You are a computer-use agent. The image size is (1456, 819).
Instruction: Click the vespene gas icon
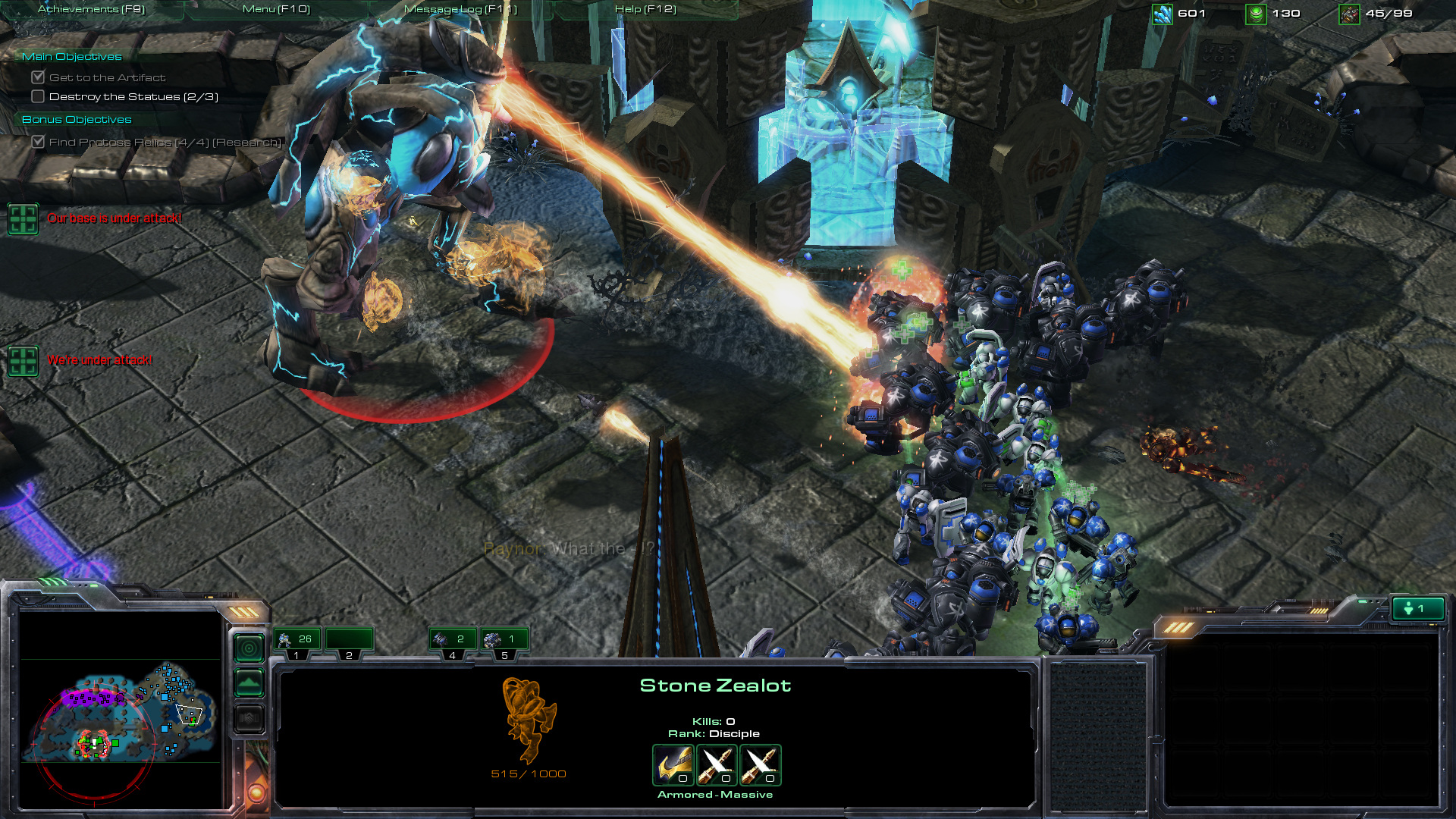tap(1255, 13)
